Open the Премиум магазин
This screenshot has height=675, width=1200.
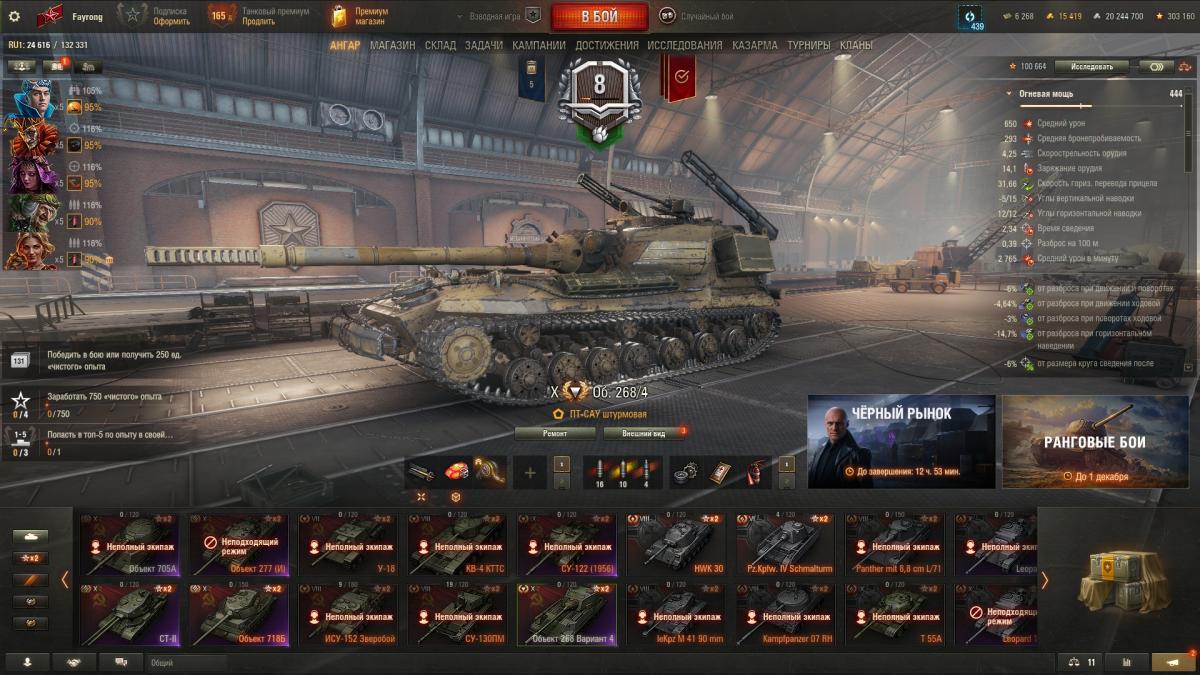point(360,16)
